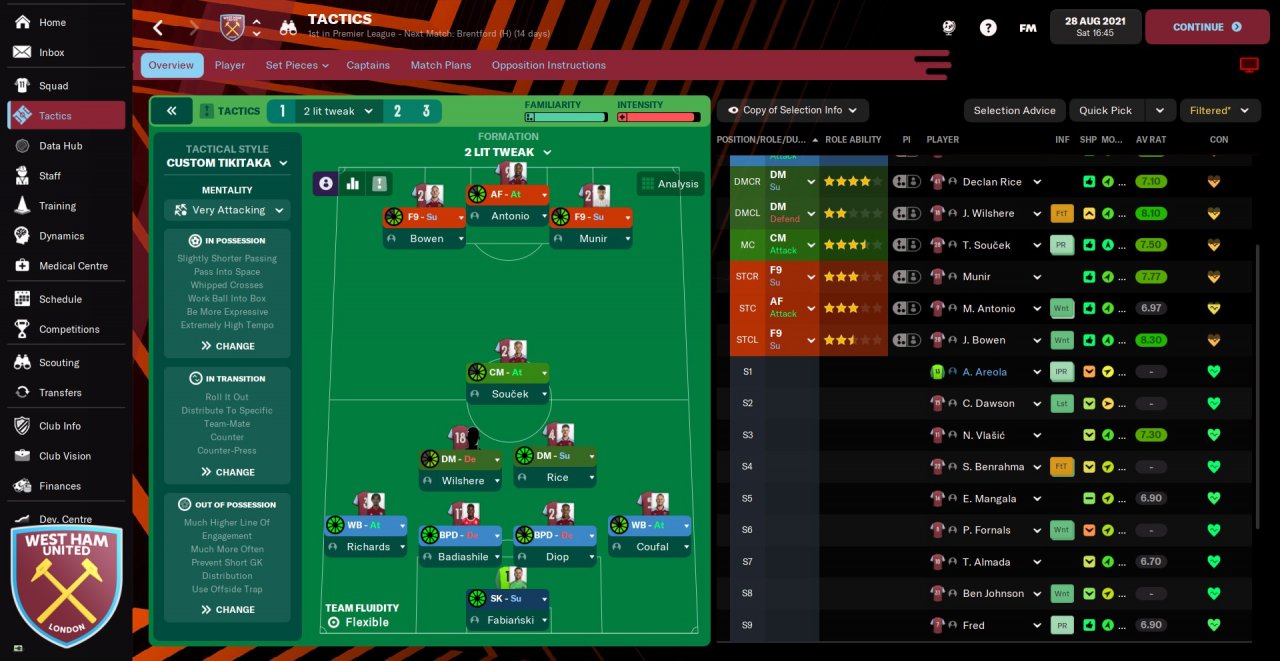The image size is (1280, 661).
Task: Open the Scouting menu
Action: tap(59, 363)
